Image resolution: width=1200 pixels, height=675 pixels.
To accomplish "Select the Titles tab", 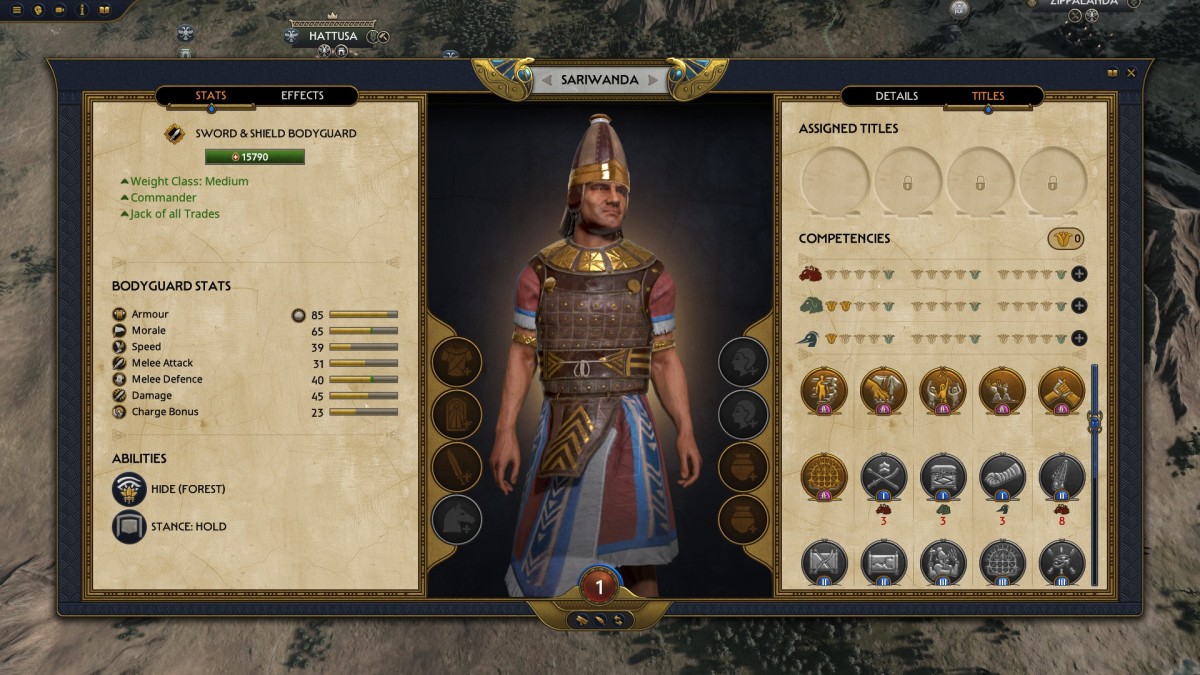I will [x=988, y=96].
